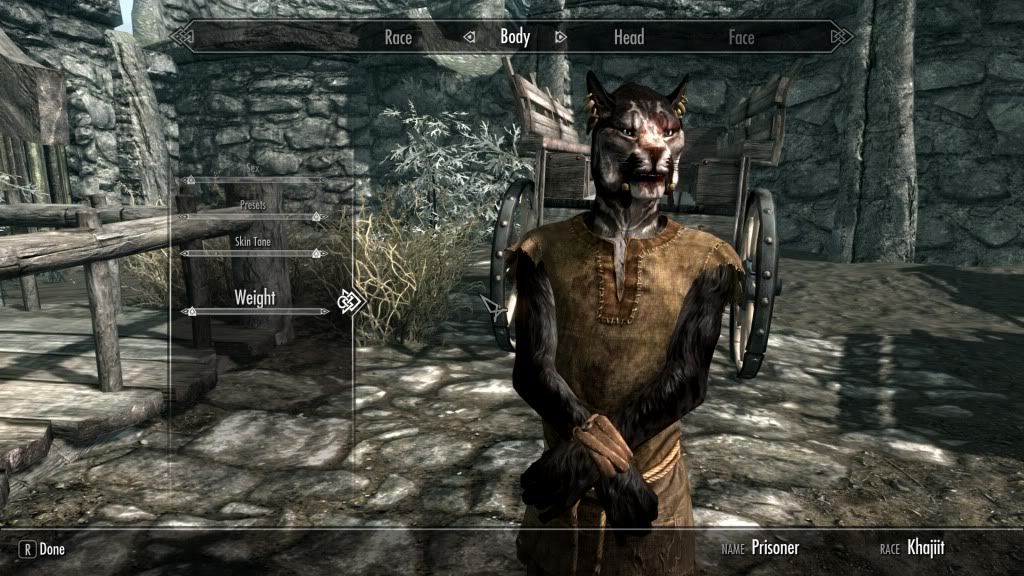Select the Body tab
This screenshot has width=1024, height=576.
515,38
